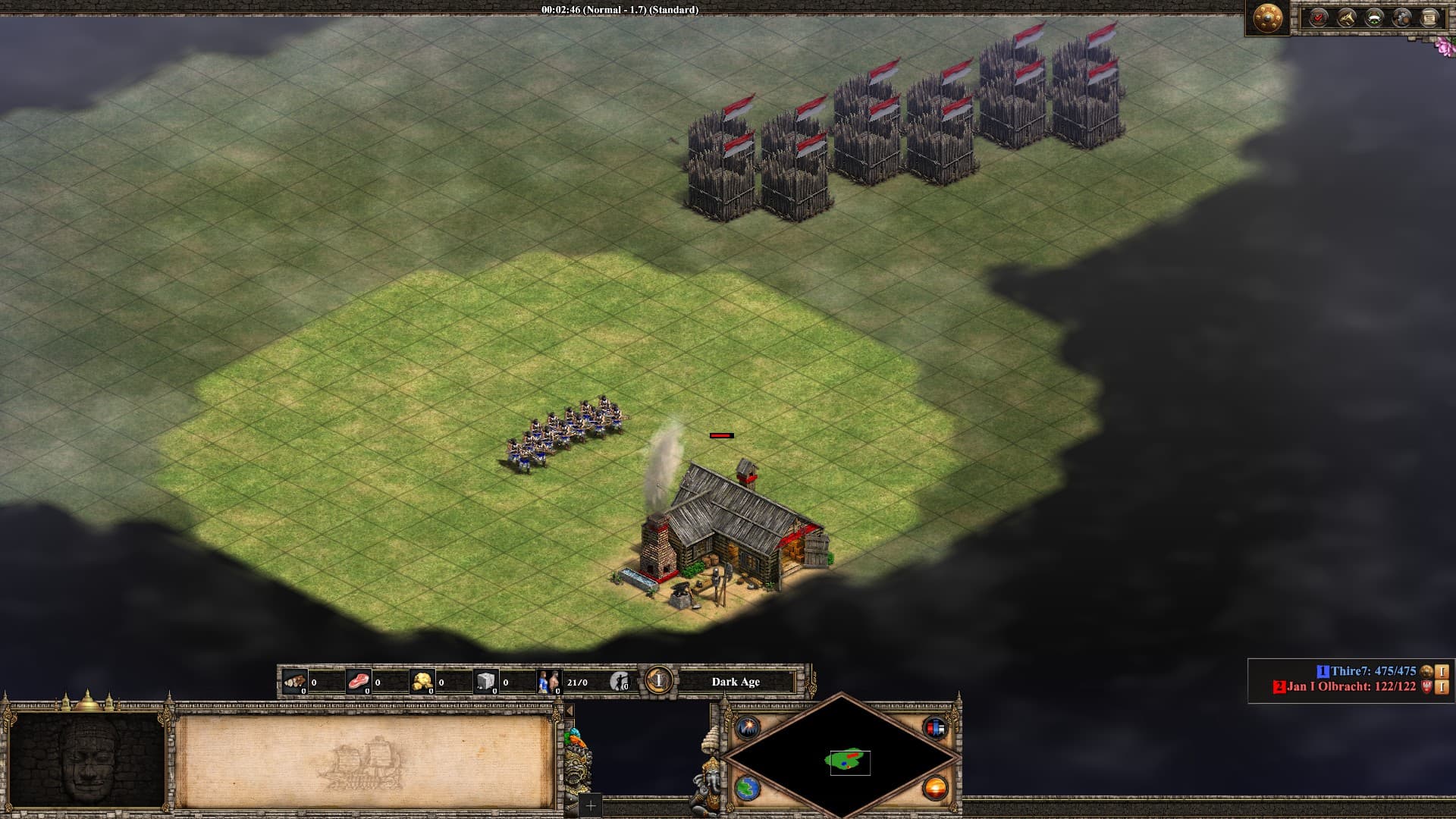Click the orange sunset button beside minimap
The height and width of the screenshot is (819, 1456).
tap(935, 788)
